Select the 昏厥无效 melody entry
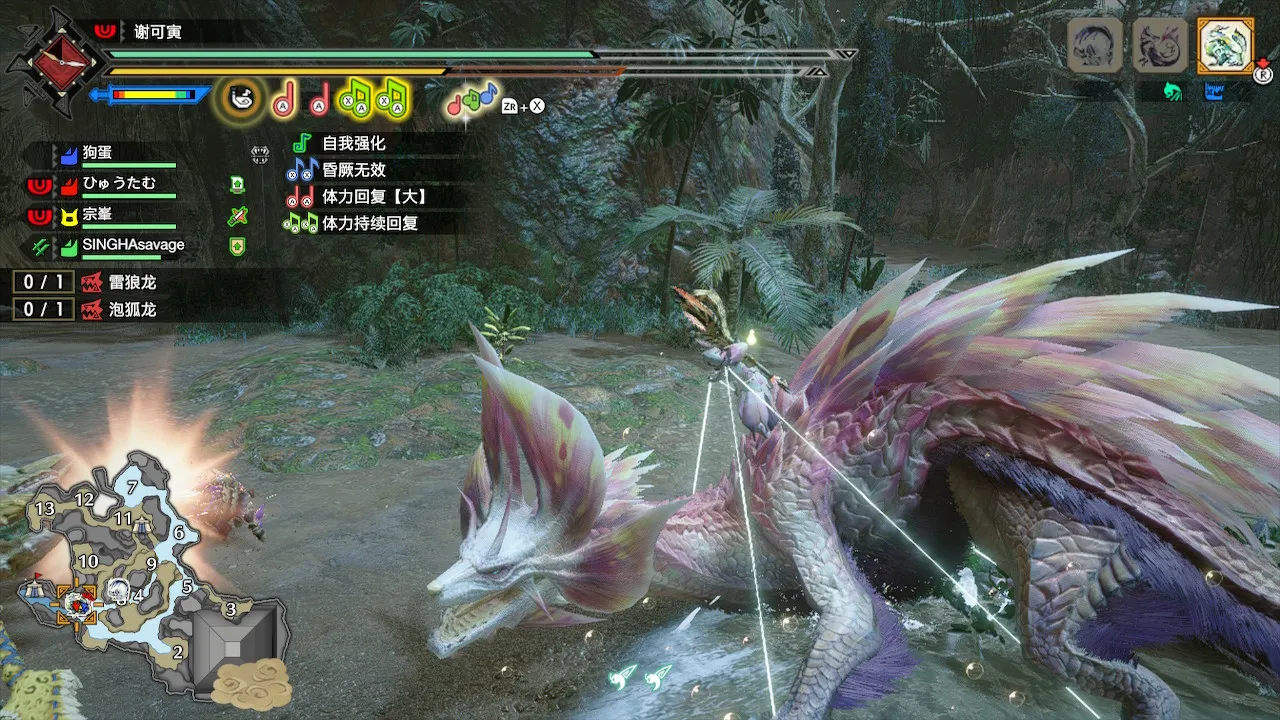Viewport: 1280px width, 720px height. point(353,170)
